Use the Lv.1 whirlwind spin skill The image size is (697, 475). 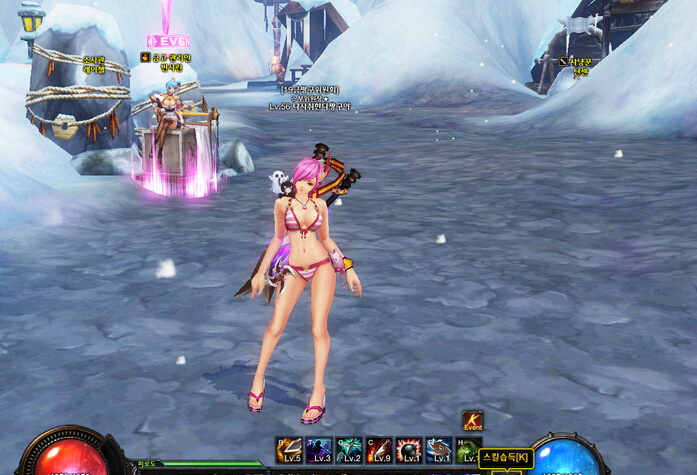[x=439, y=450]
